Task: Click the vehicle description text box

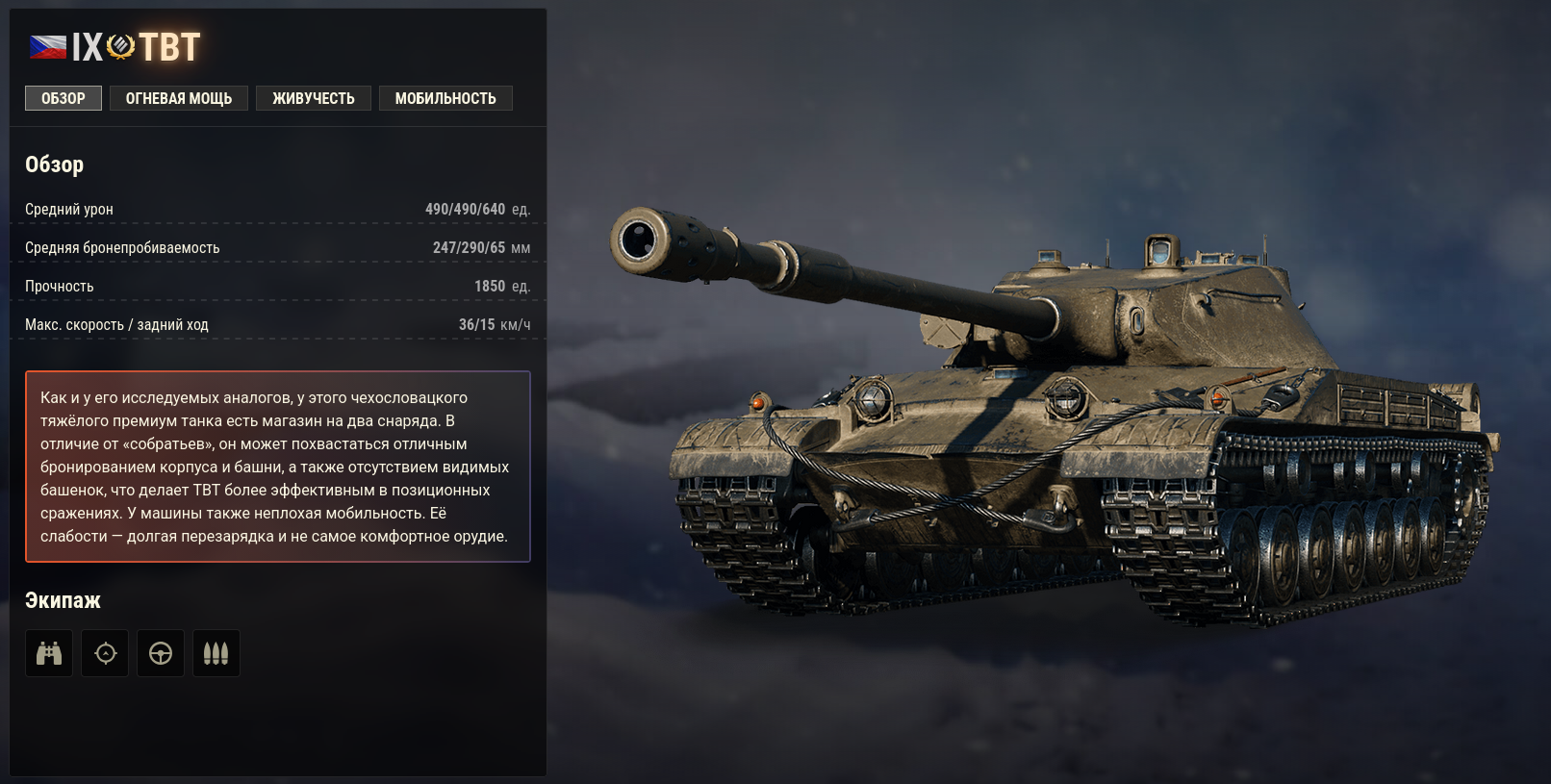Action: click(x=279, y=462)
